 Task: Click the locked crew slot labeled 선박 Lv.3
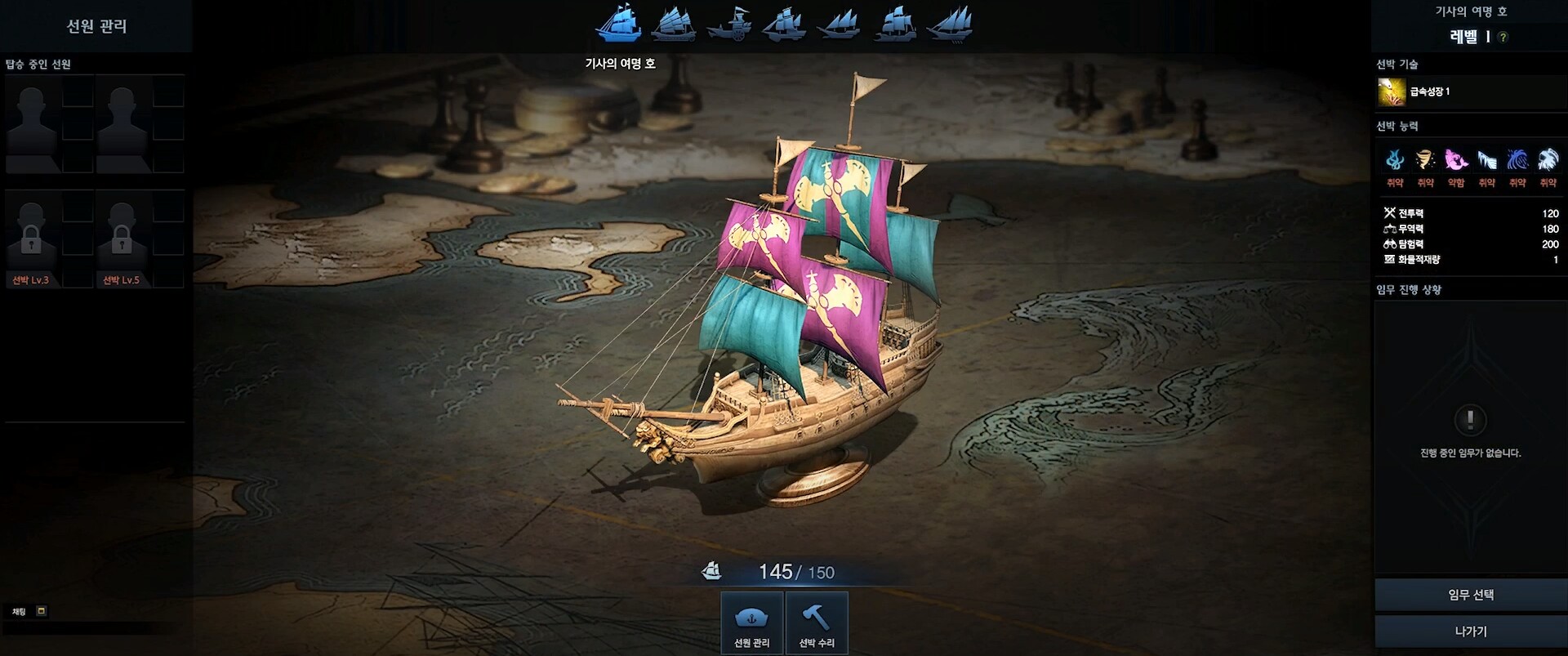pyautogui.click(x=32, y=237)
